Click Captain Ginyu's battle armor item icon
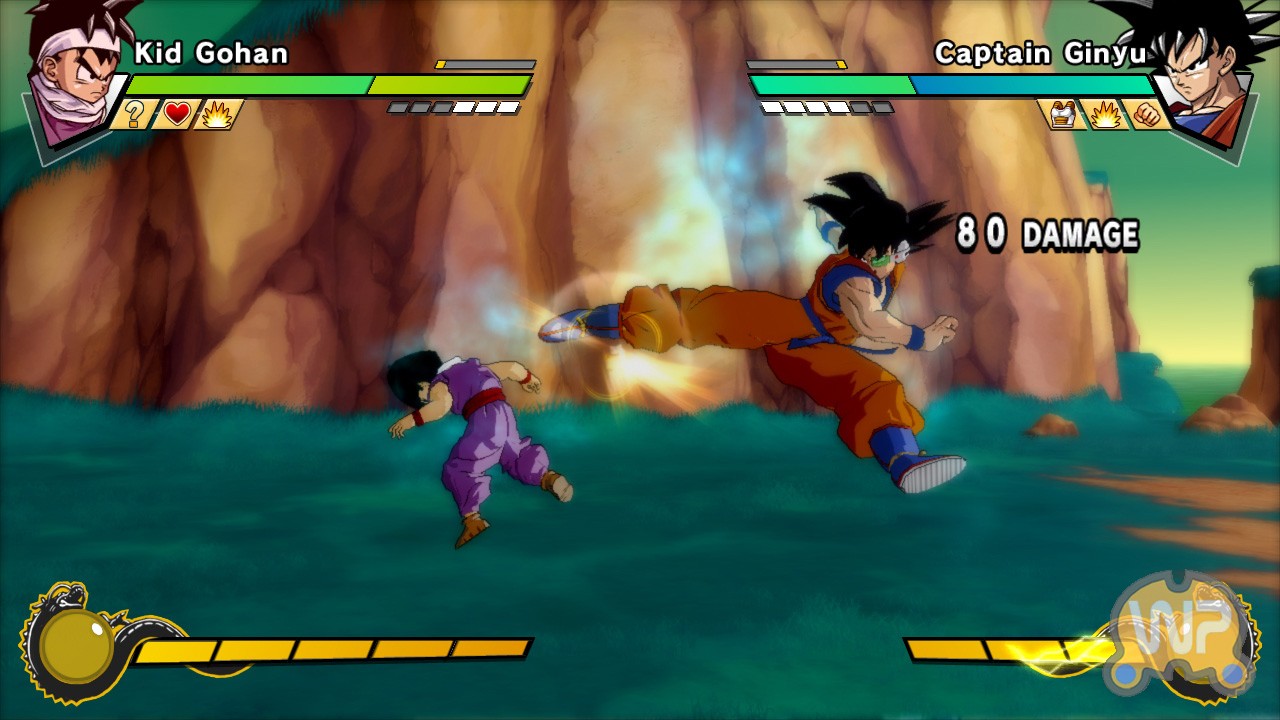Viewport: 1280px width, 720px height. coord(1065,114)
